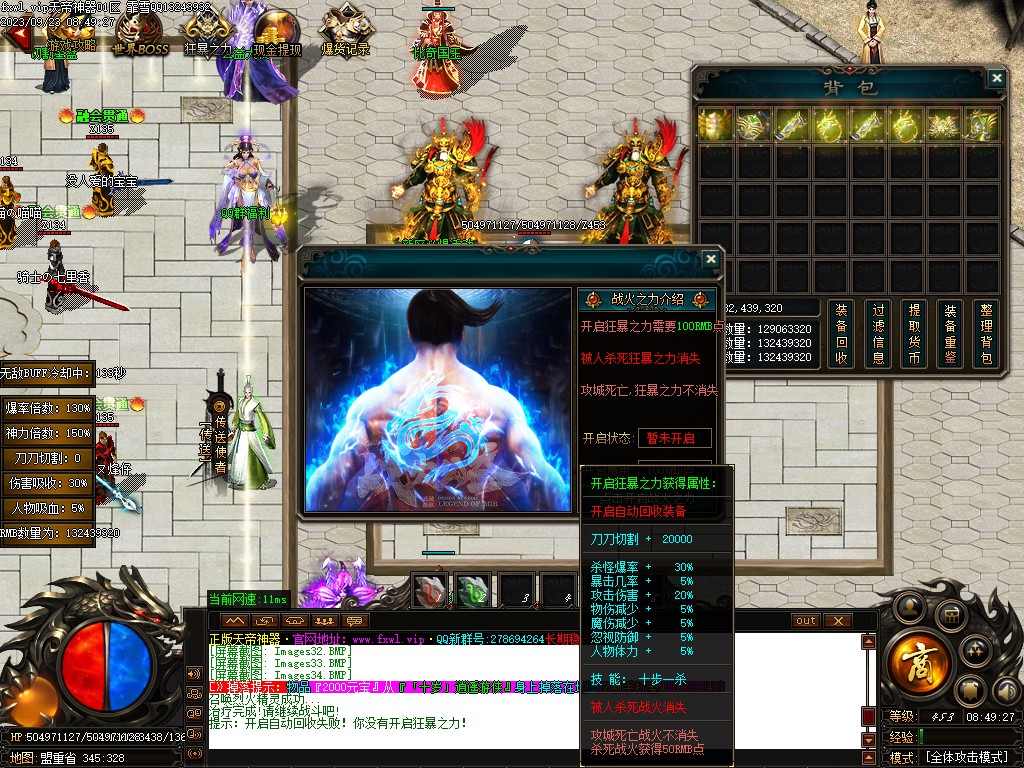
Task: Sort the bag with 整理背包
Action: [x=986, y=334]
